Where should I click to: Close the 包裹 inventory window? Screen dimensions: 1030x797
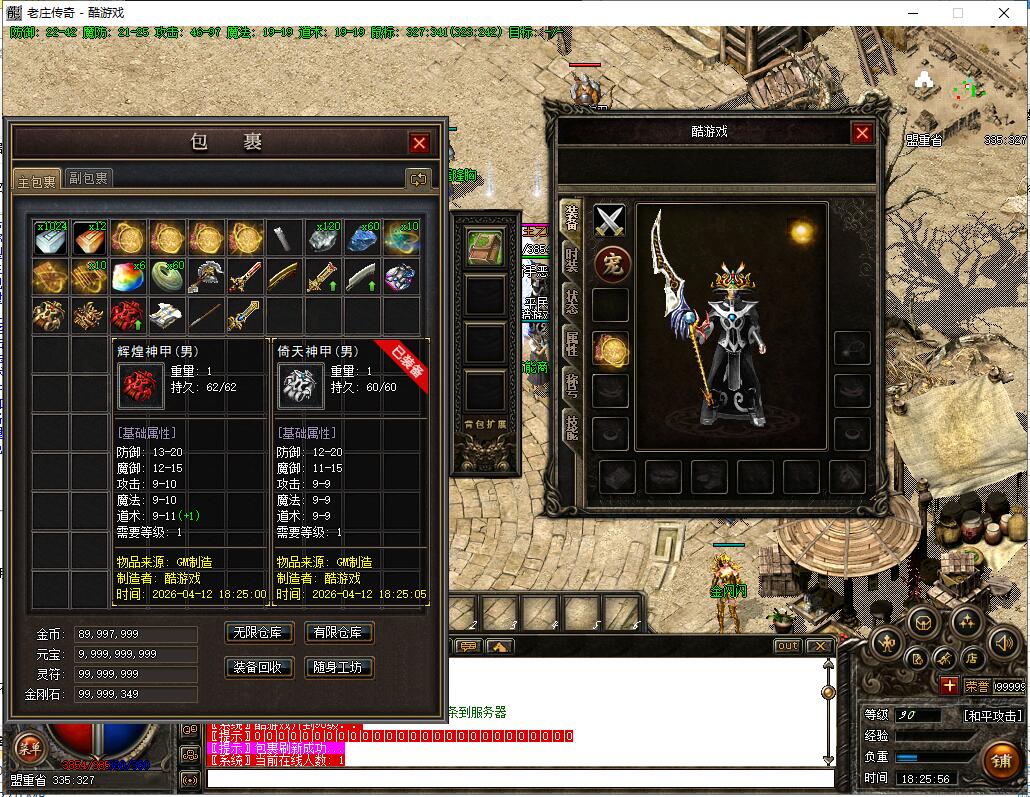coord(420,143)
